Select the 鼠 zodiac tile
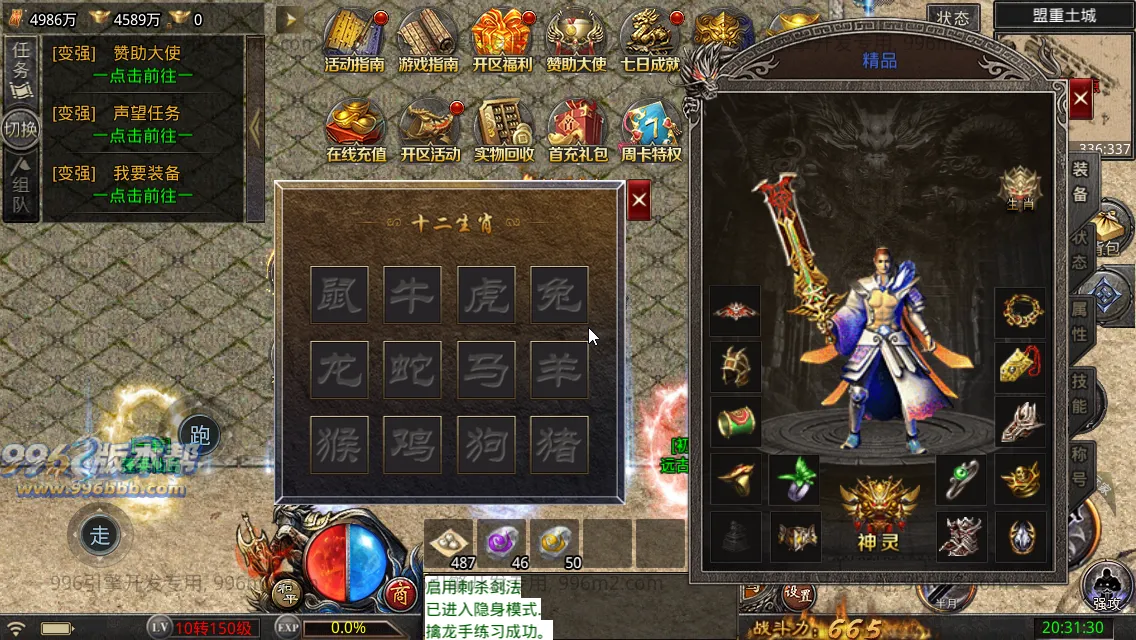This screenshot has width=1136, height=640. coord(339,295)
